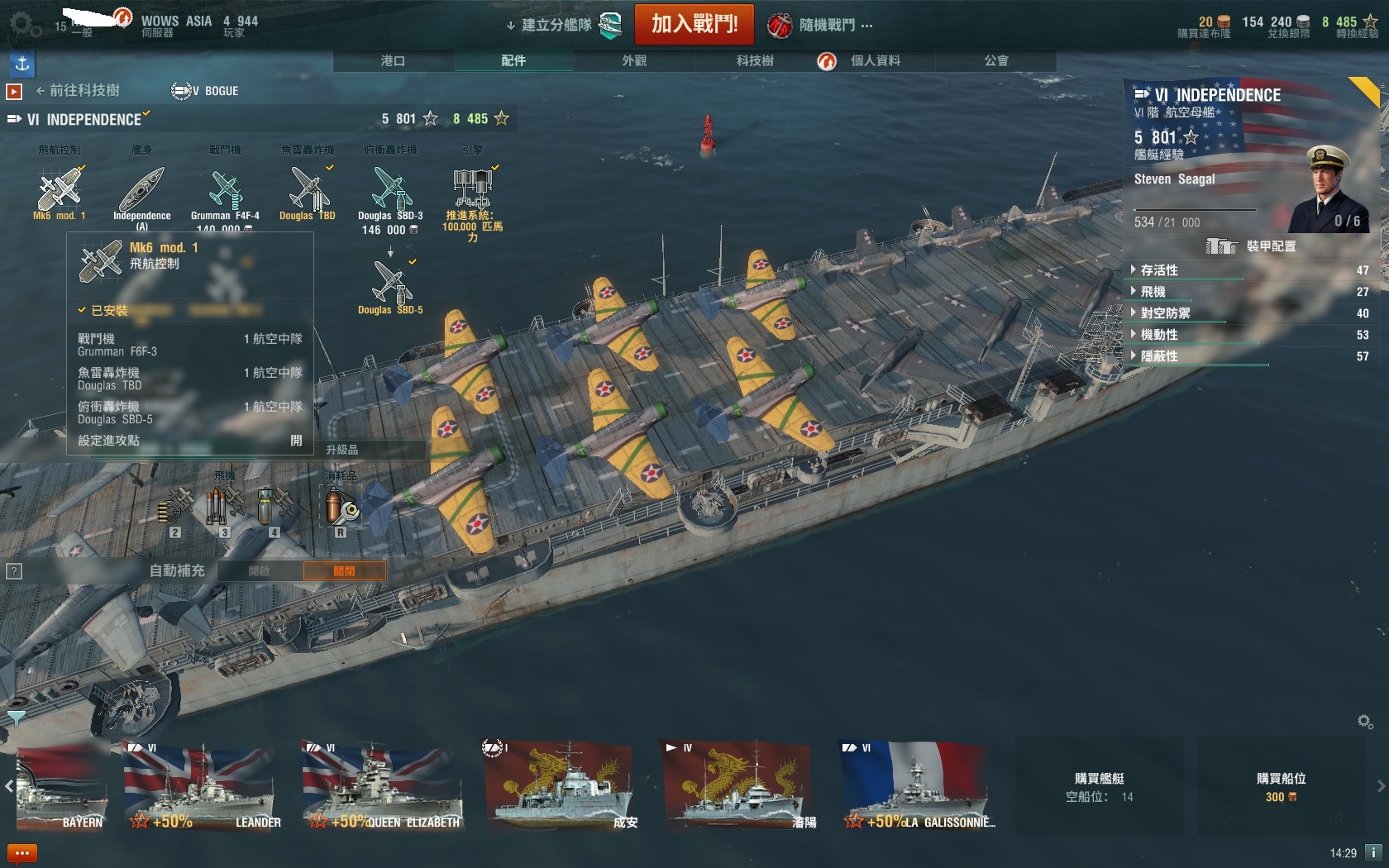This screenshot has height=868, width=1389.
Task: Switch to the 外觀 exterior tab
Action: [x=634, y=60]
